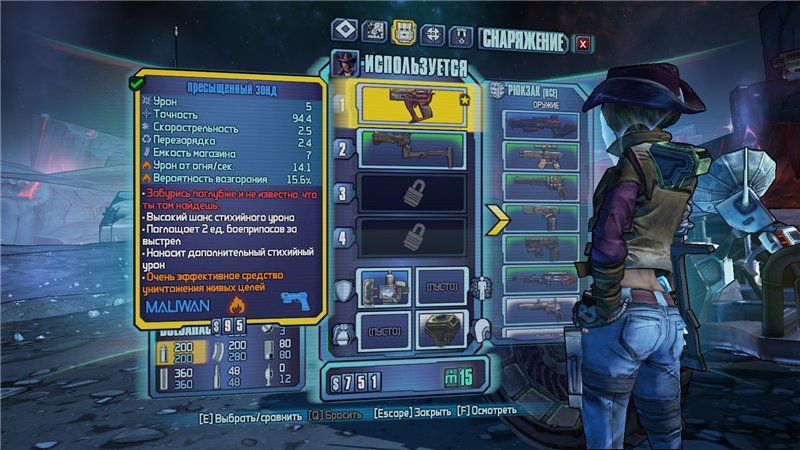Close the inventory with the red X
Screen dimensions: 800x450
coord(583,43)
